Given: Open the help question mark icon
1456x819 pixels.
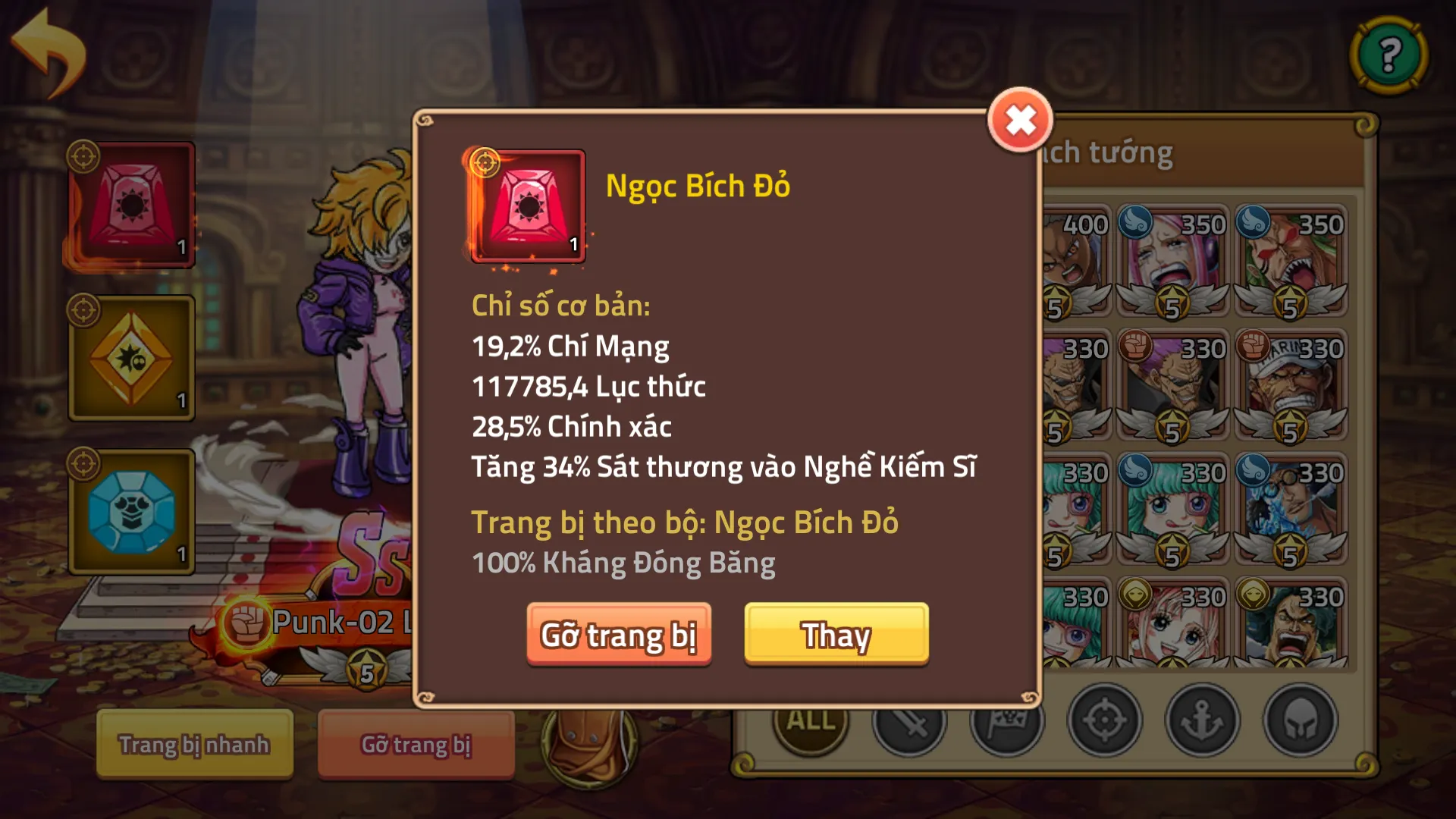Looking at the screenshot, I should click(1389, 53).
